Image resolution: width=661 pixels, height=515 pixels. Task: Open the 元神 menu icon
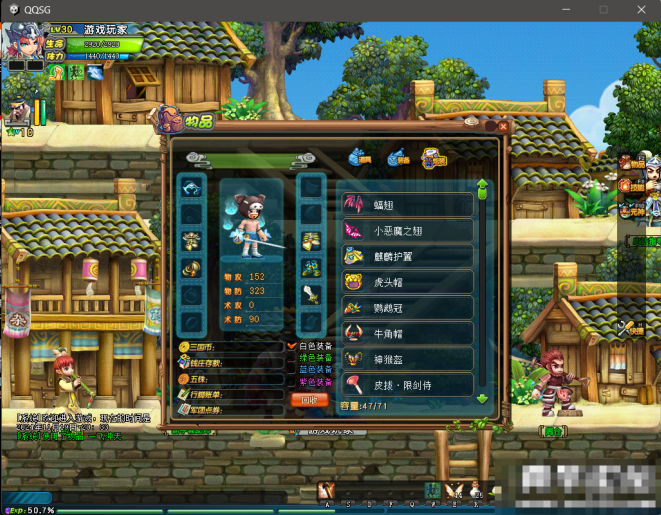point(628,212)
